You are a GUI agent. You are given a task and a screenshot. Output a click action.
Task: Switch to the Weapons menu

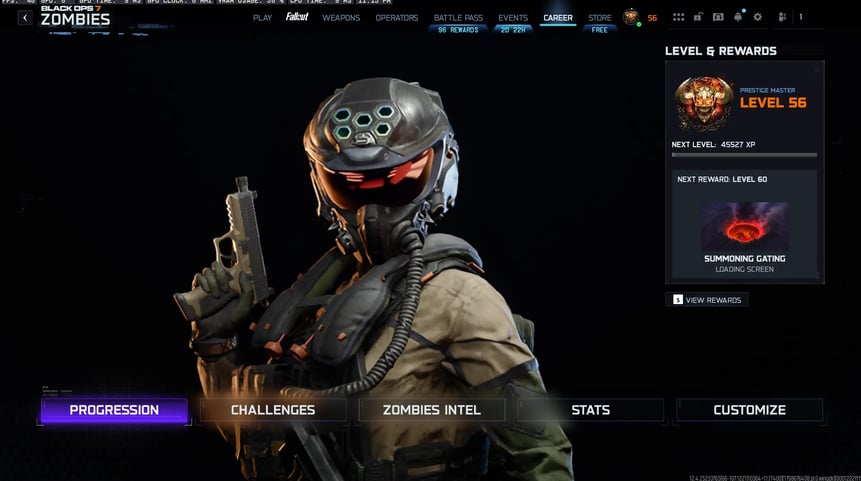pyautogui.click(x=341, y=18)
